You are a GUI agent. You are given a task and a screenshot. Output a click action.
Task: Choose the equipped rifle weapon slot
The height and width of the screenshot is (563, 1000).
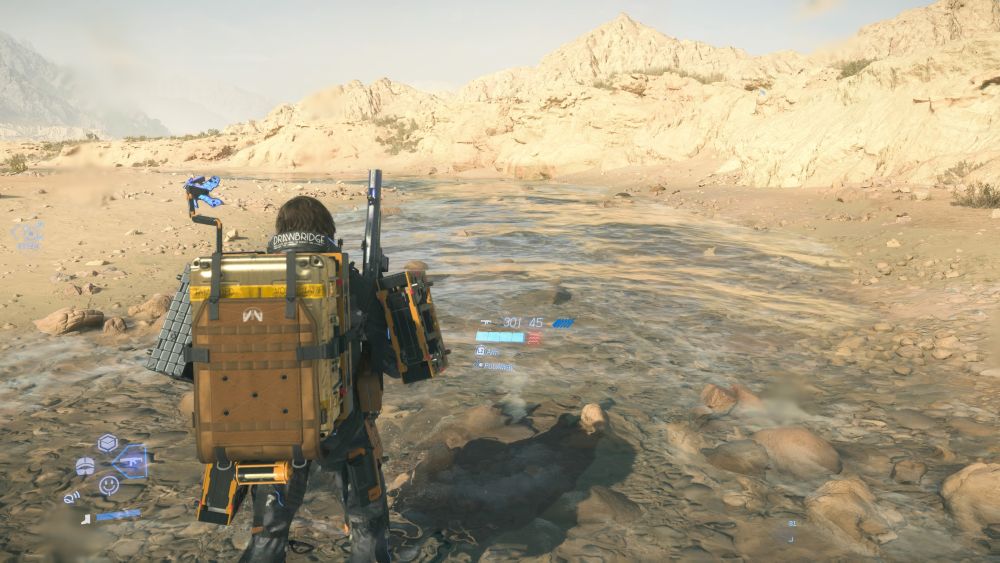(132, 462)
